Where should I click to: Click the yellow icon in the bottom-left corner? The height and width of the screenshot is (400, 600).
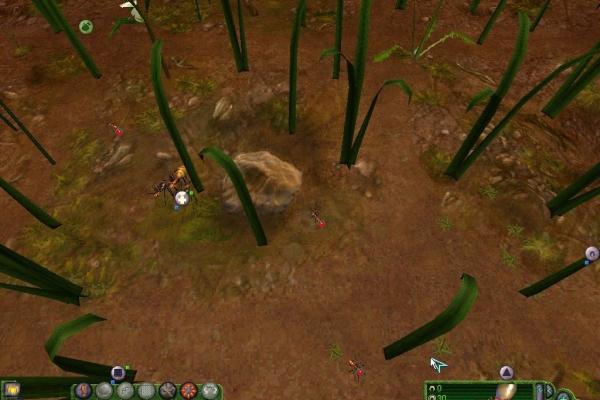(12, 388)
